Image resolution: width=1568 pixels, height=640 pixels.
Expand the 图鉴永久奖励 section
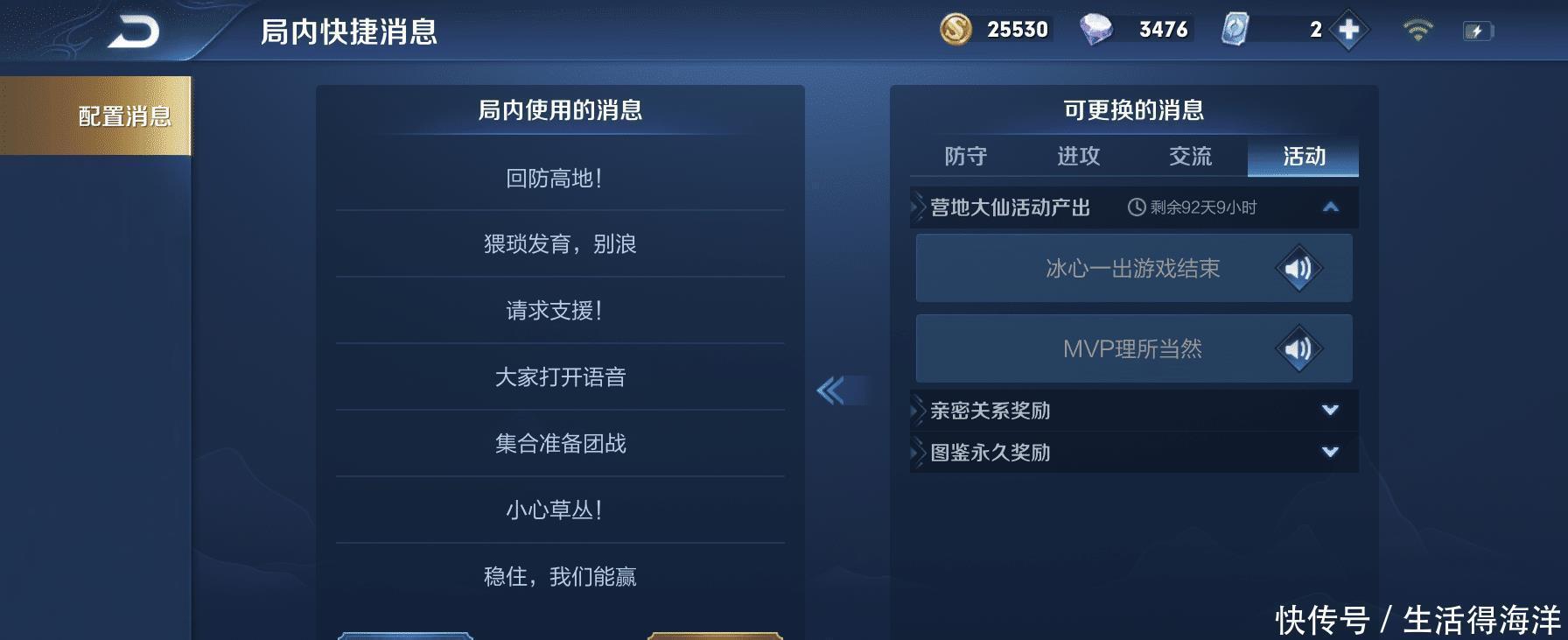click(1330, 453)
